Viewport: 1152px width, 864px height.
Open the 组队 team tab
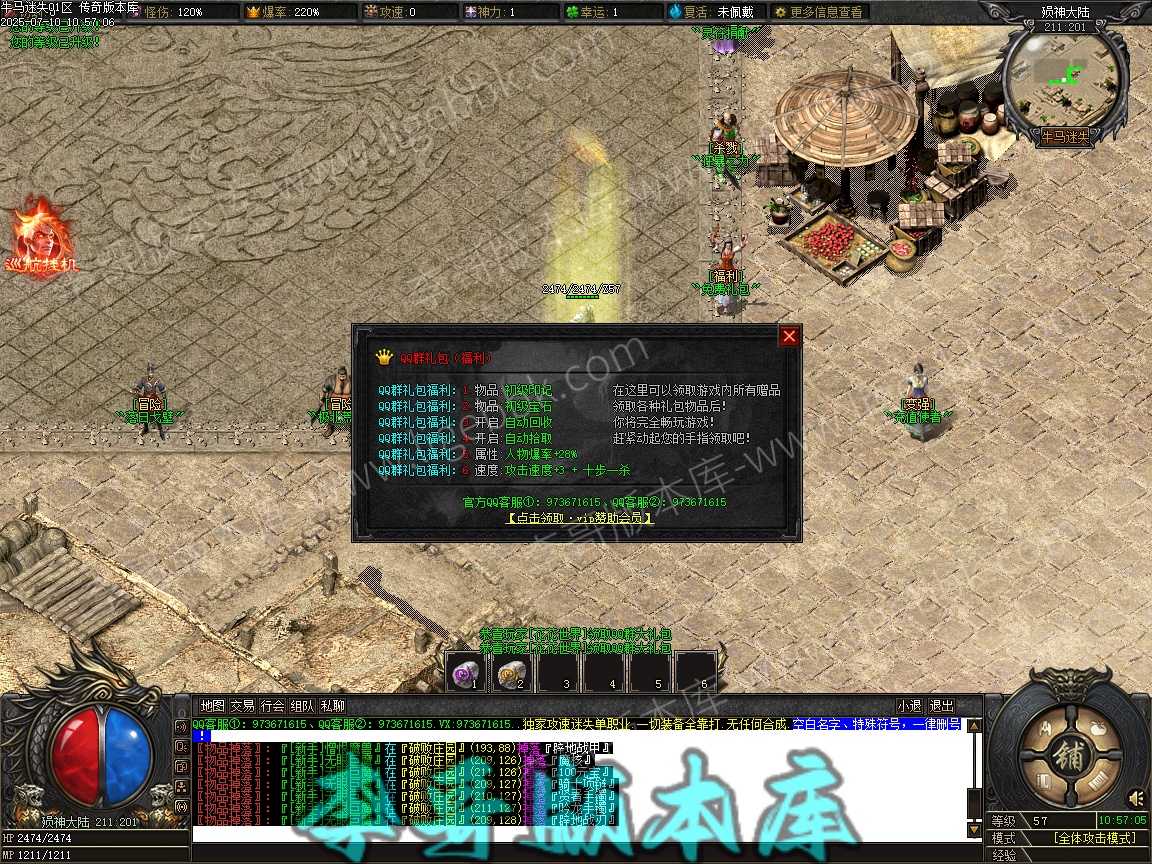[303, 706]
